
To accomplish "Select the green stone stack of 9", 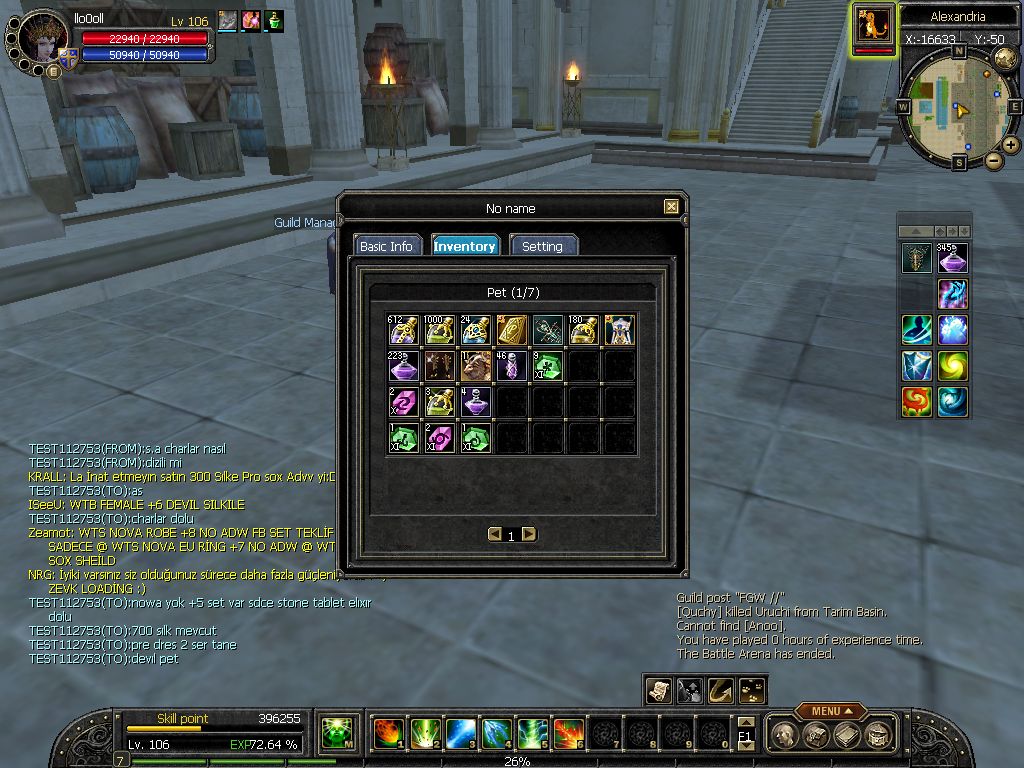I will 547,366.
